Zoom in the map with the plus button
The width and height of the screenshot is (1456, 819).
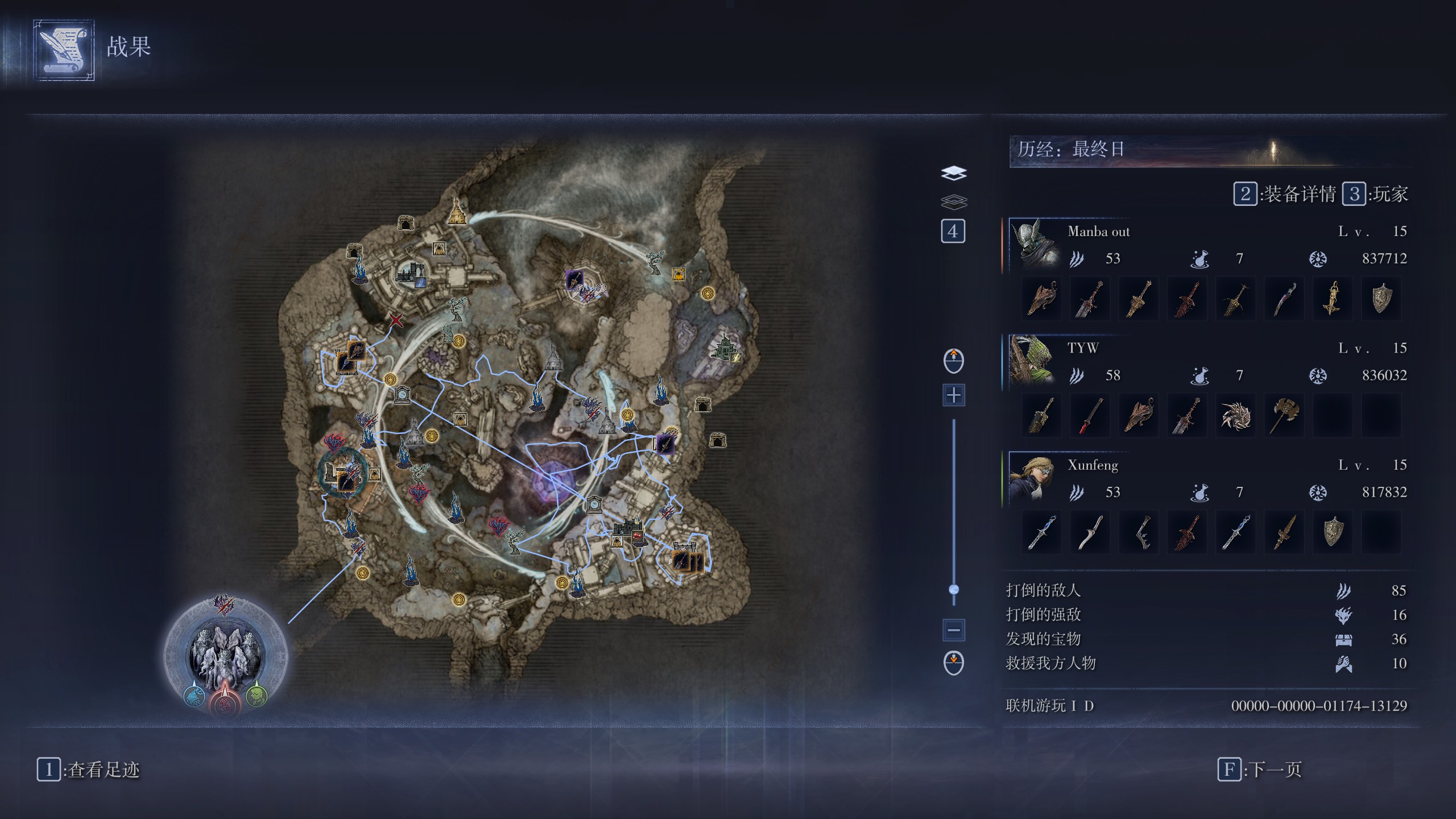pos(954,395)
